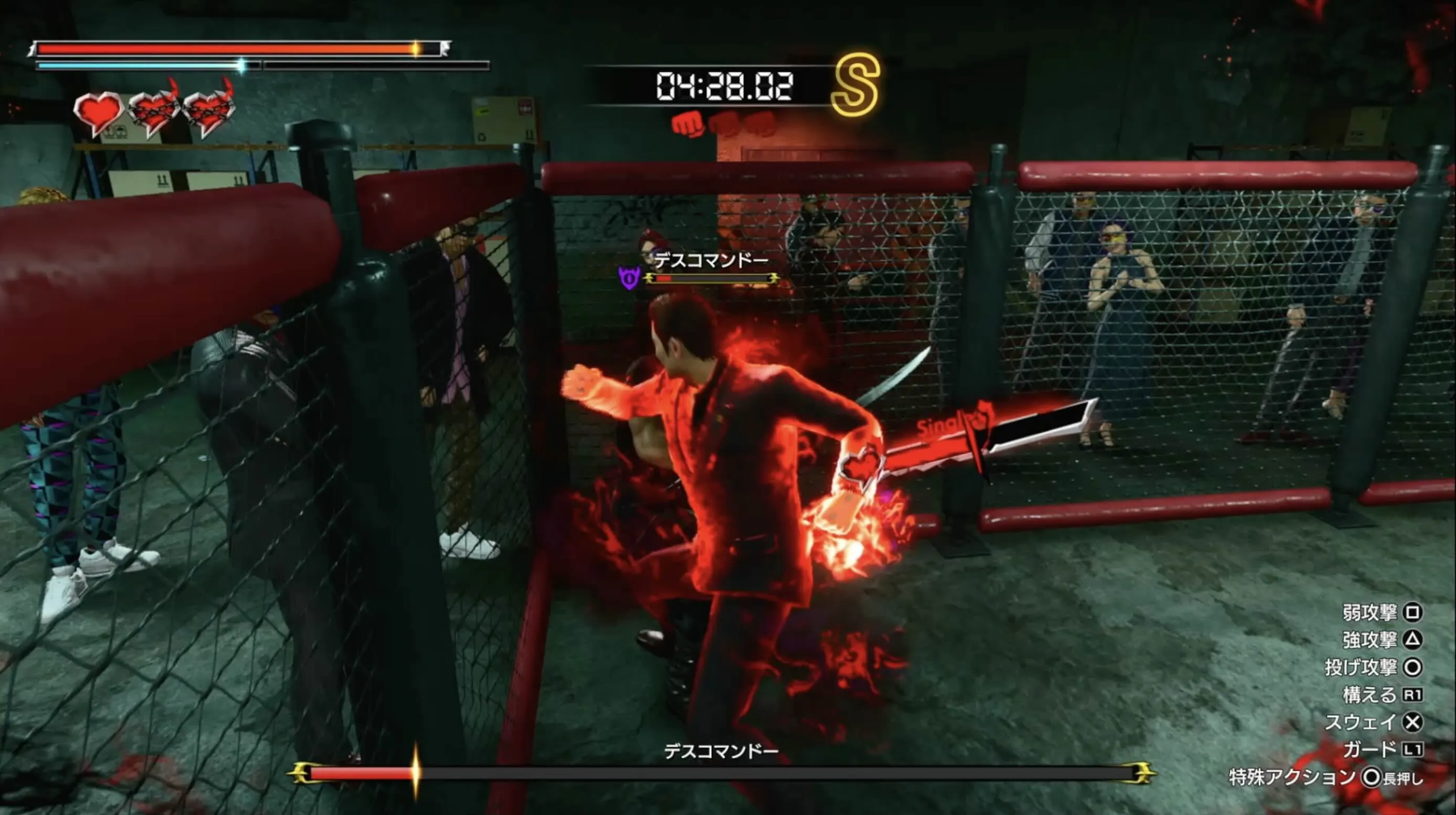Expand the winged boss gauge frame at bottom
Image resolution: width=1456 pixels, height=815 pixels.
(726, 773)
